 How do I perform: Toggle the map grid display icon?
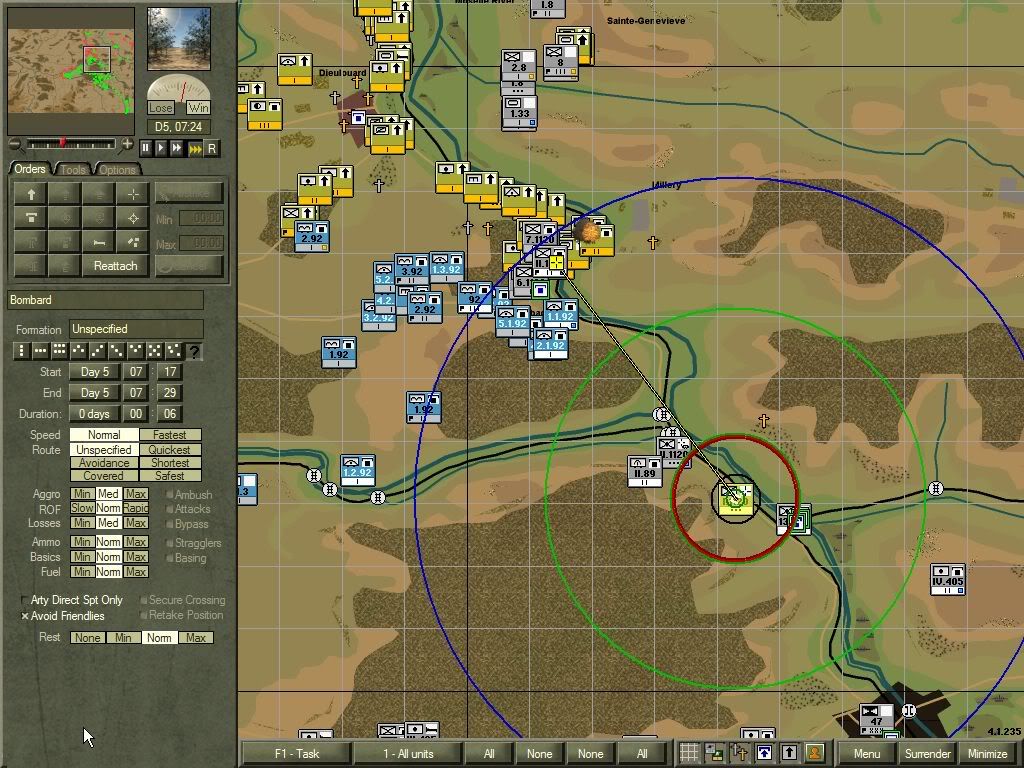(x=689, y=753)
